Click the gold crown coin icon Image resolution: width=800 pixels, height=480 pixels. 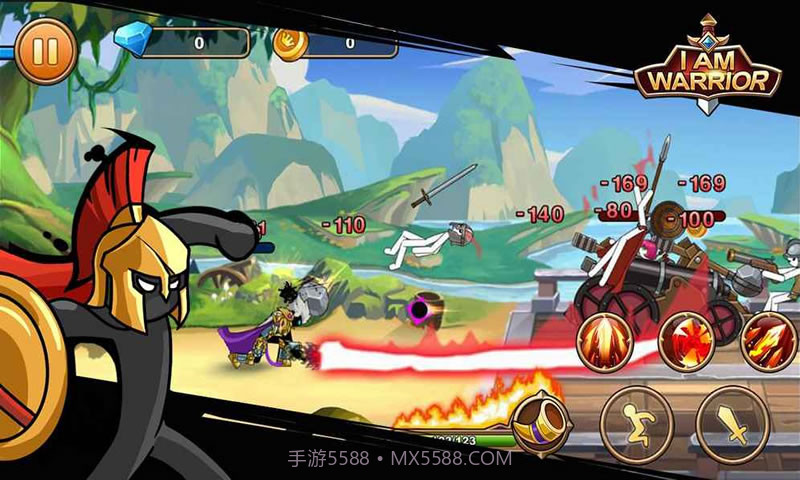(x=289, y=43)
